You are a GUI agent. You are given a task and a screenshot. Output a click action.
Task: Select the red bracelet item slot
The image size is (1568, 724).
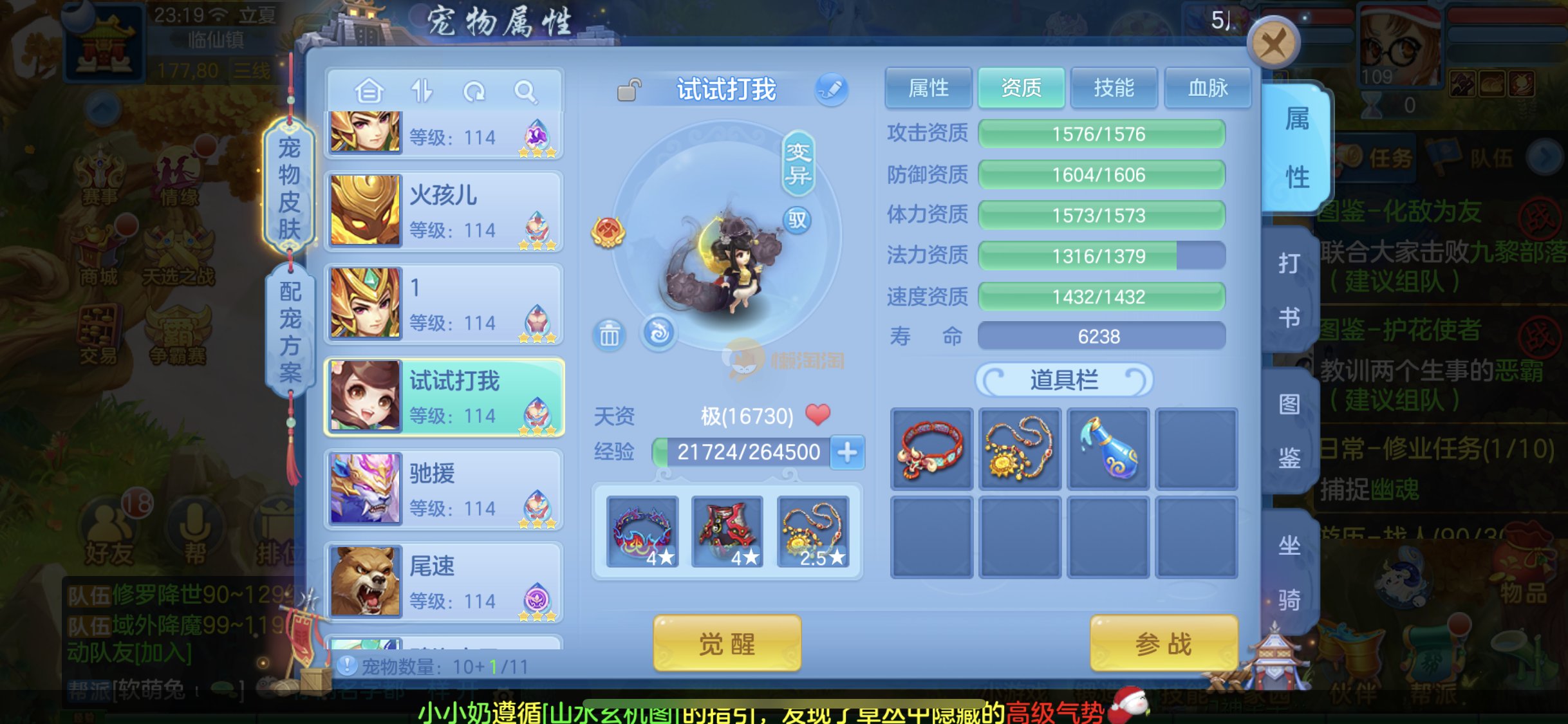pyautogui.click(x=931, y=449)
